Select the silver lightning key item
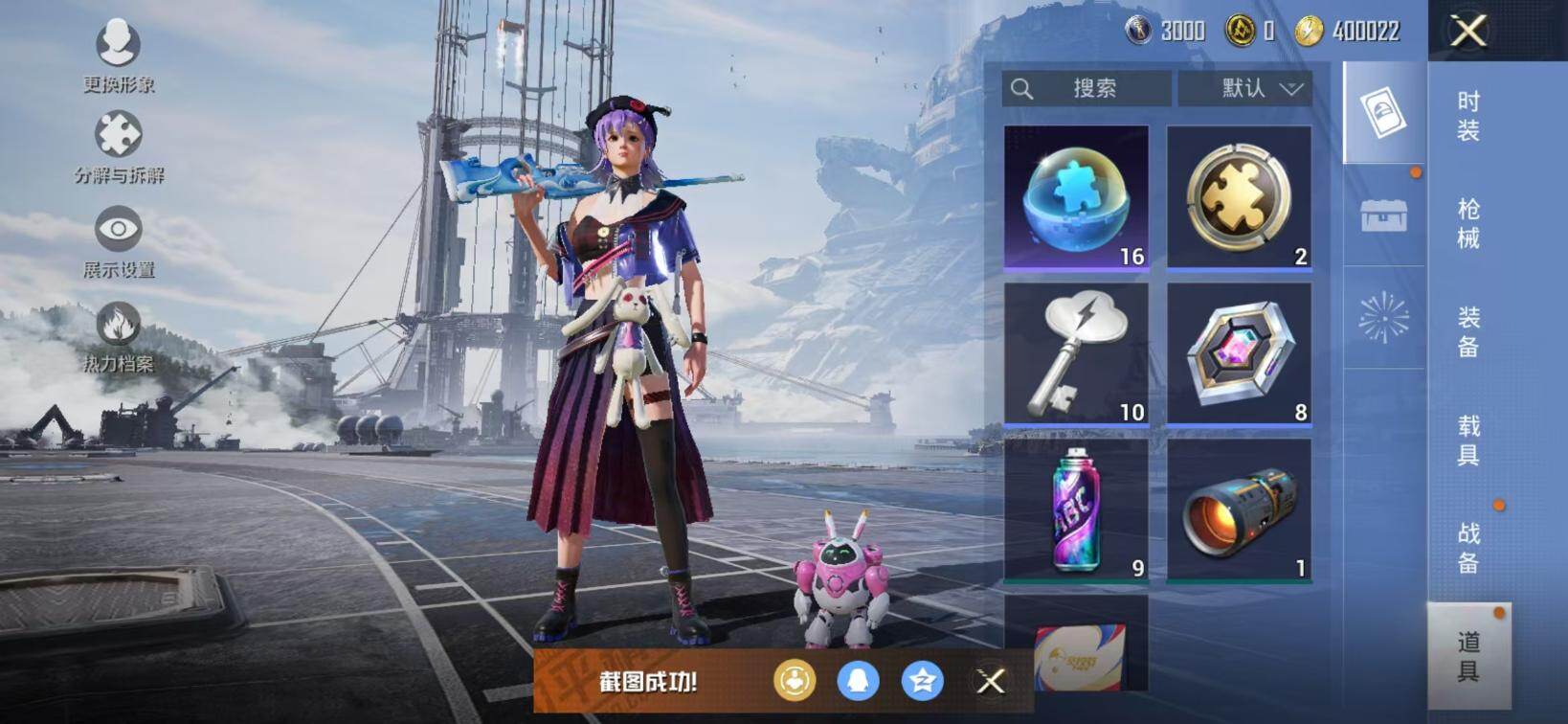This screenshot has height=724, width=1568. (1077, 354)
